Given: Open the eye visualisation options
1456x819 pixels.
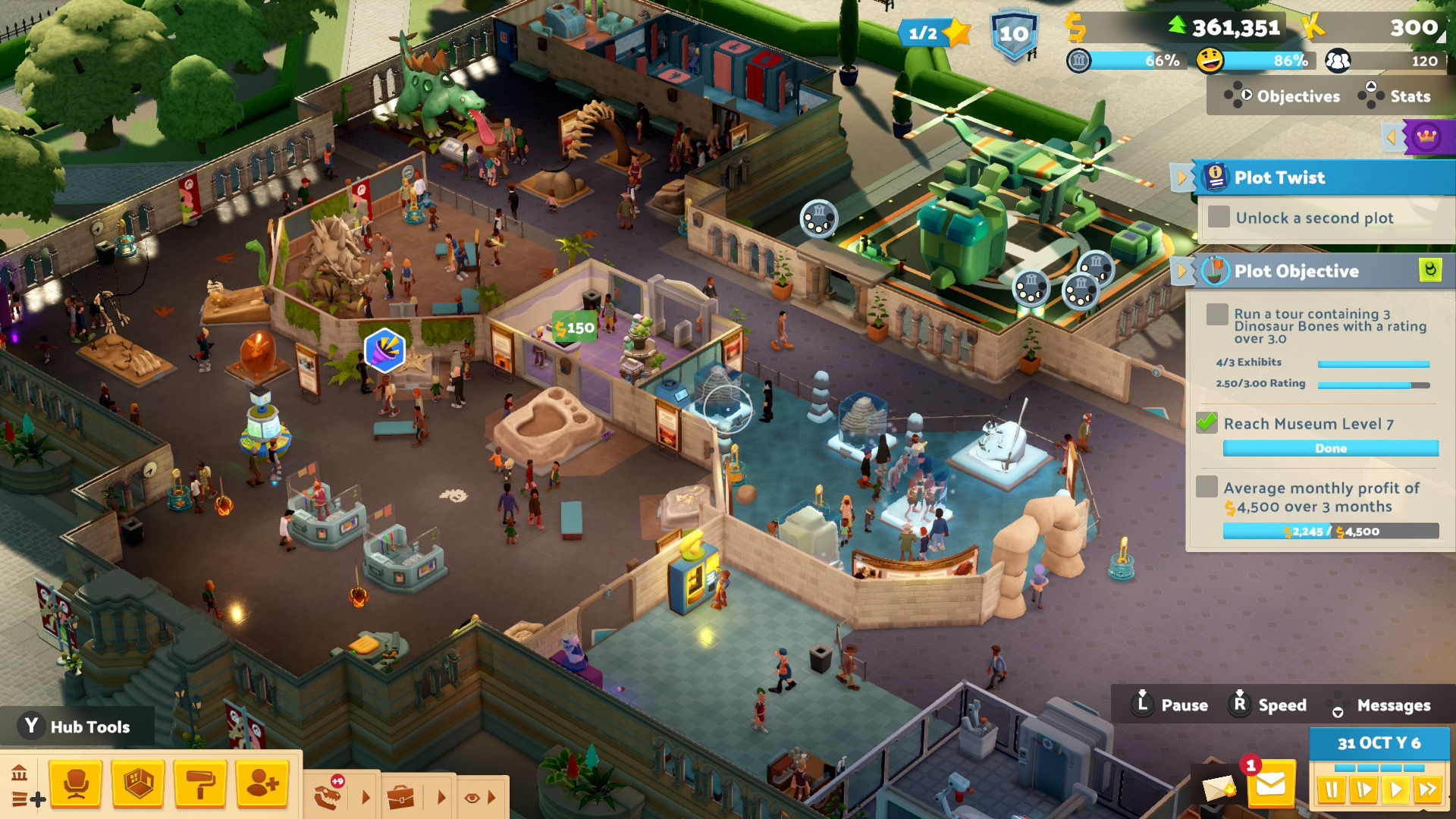Looking at the screenshot, I should click(472, 797).
